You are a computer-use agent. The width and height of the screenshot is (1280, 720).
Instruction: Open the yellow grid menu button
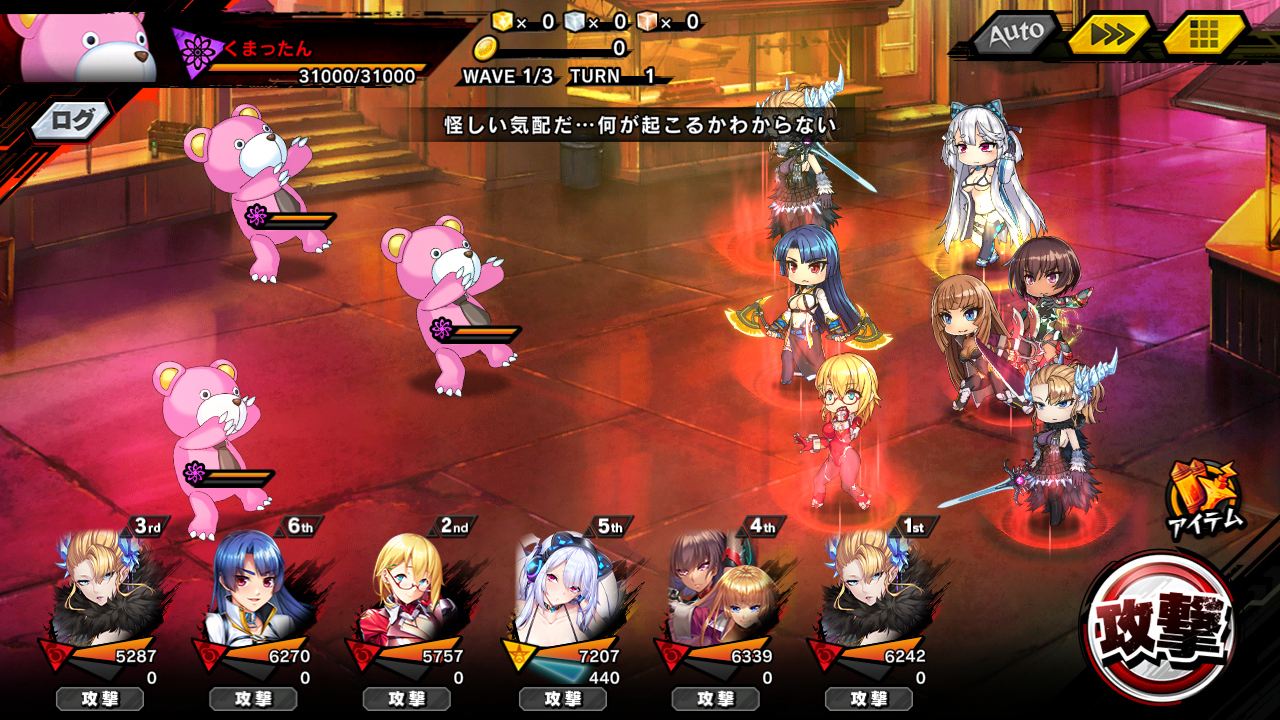point(1205,35)
